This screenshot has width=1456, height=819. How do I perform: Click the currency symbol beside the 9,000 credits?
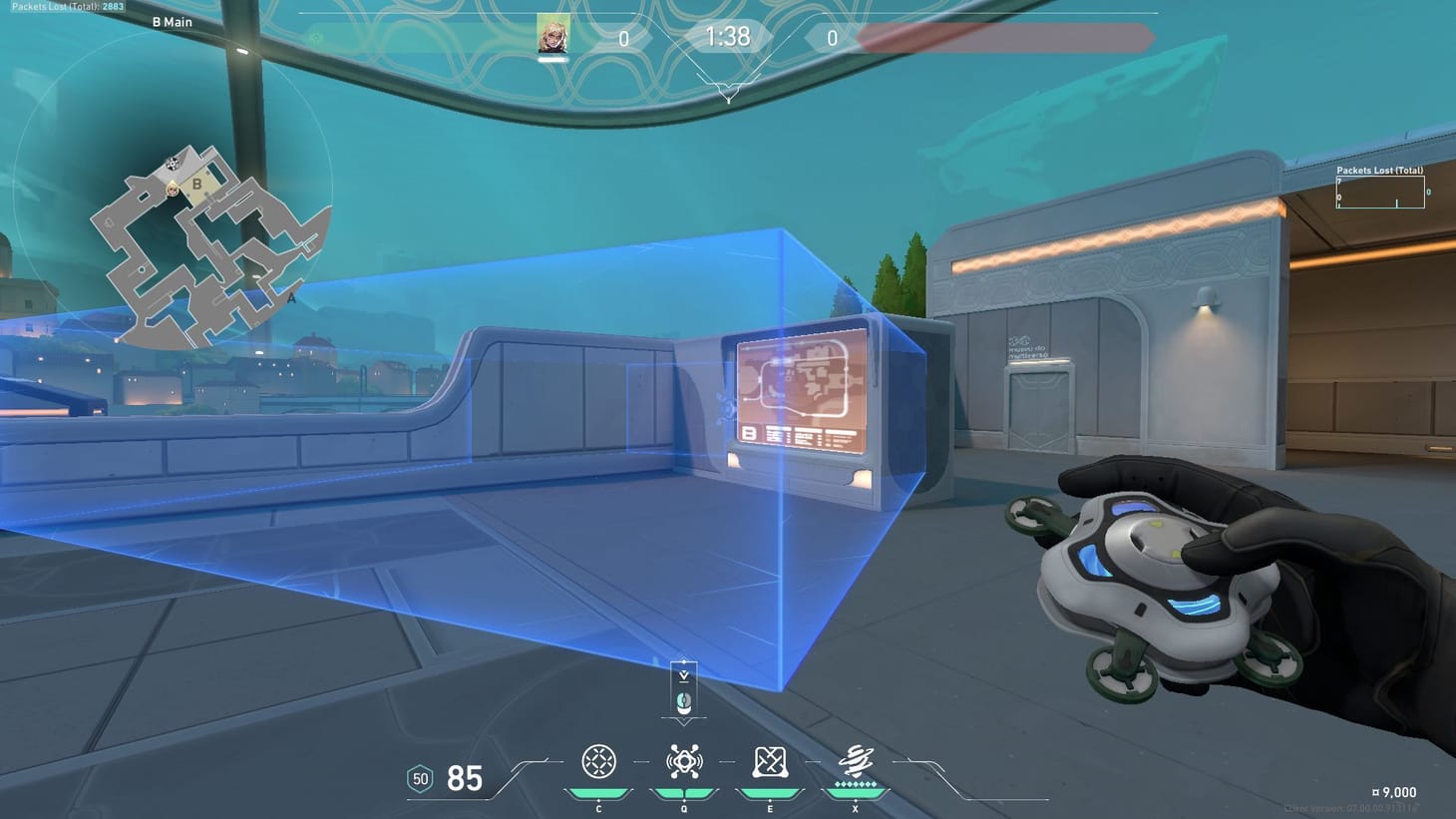[x=1377, y=792]
